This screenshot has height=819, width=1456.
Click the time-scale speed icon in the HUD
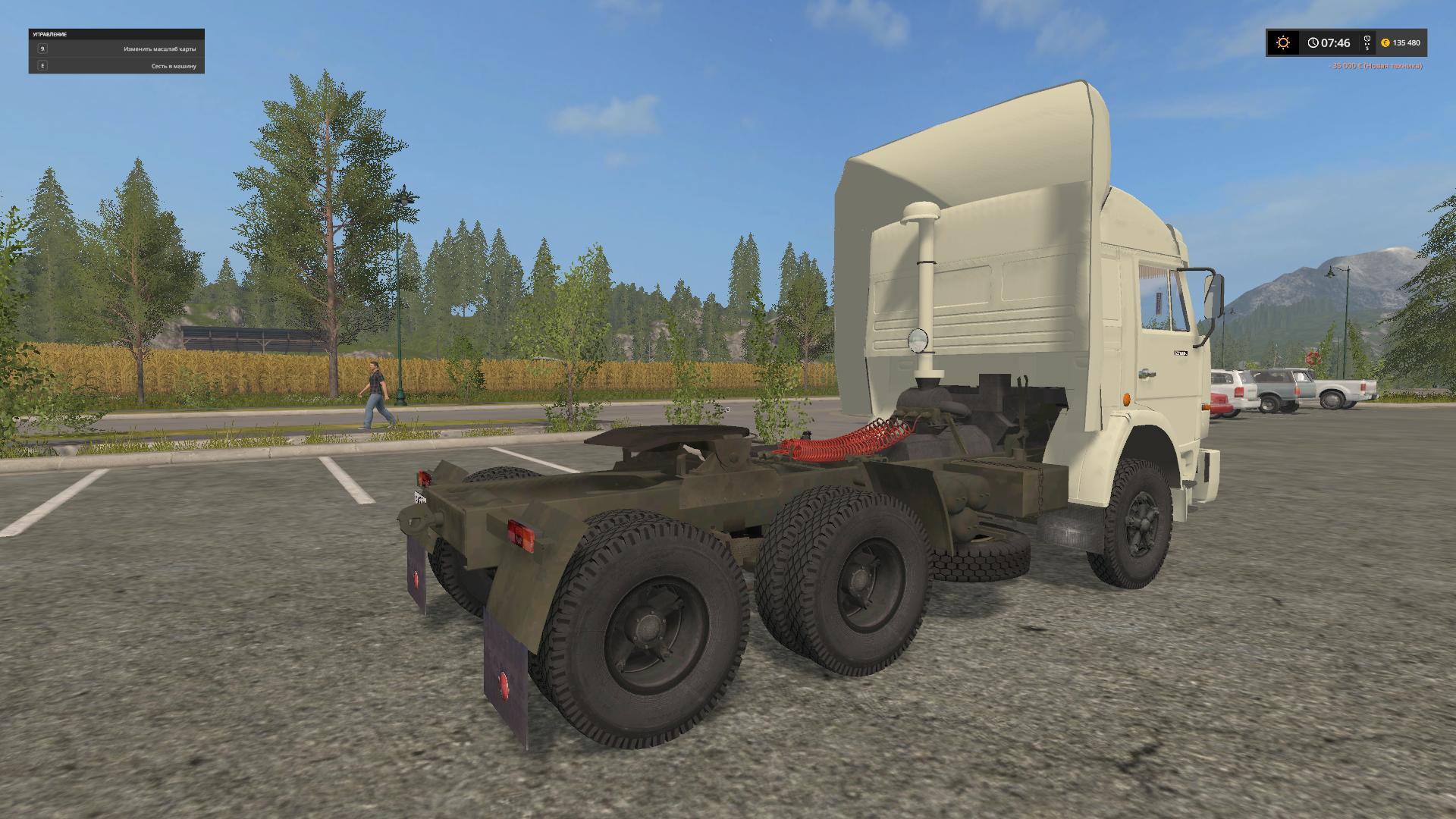pyautogui.click(x=1367, y=43)
